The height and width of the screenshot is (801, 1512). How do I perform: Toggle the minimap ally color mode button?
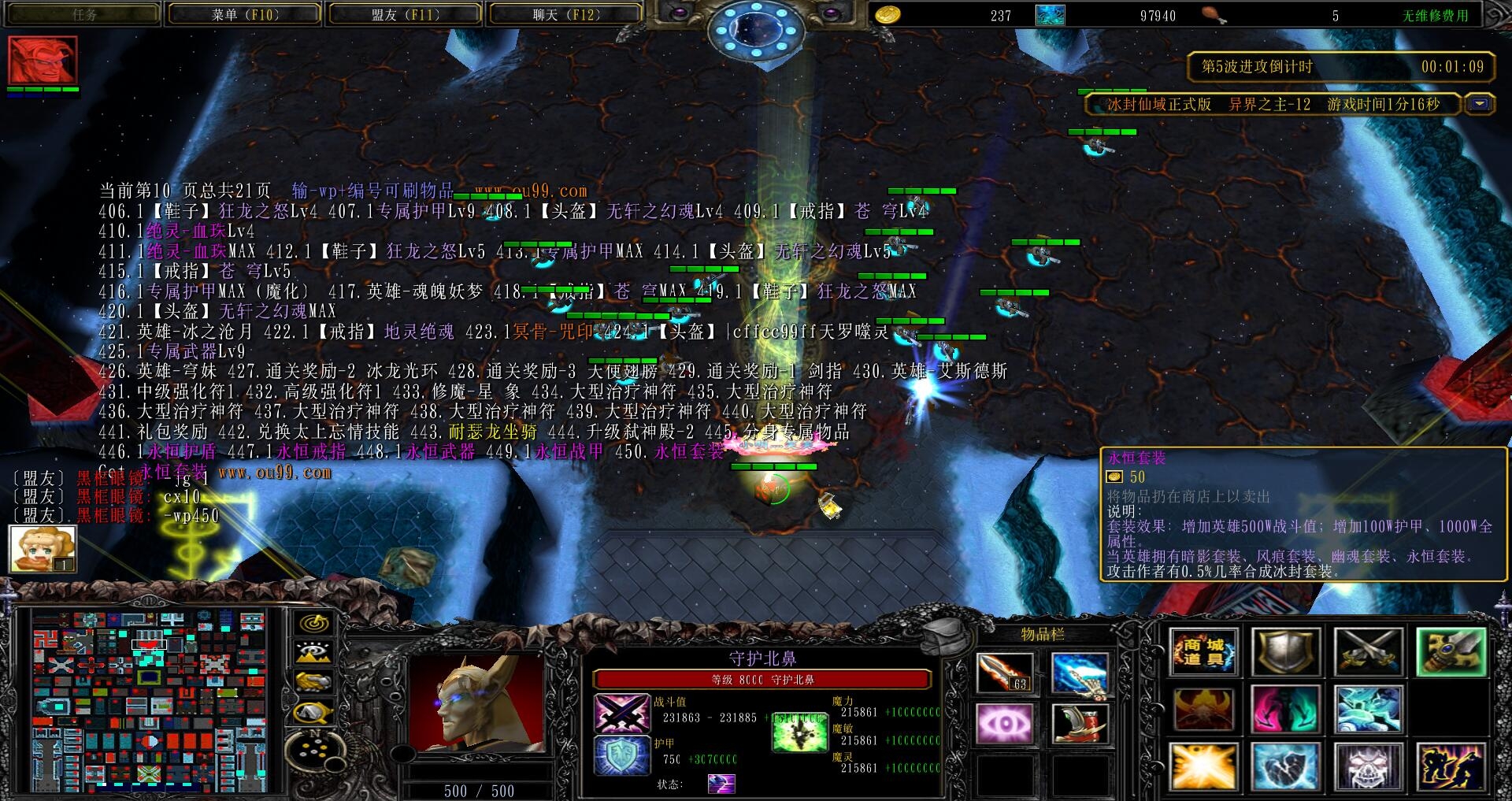[313, 681]
